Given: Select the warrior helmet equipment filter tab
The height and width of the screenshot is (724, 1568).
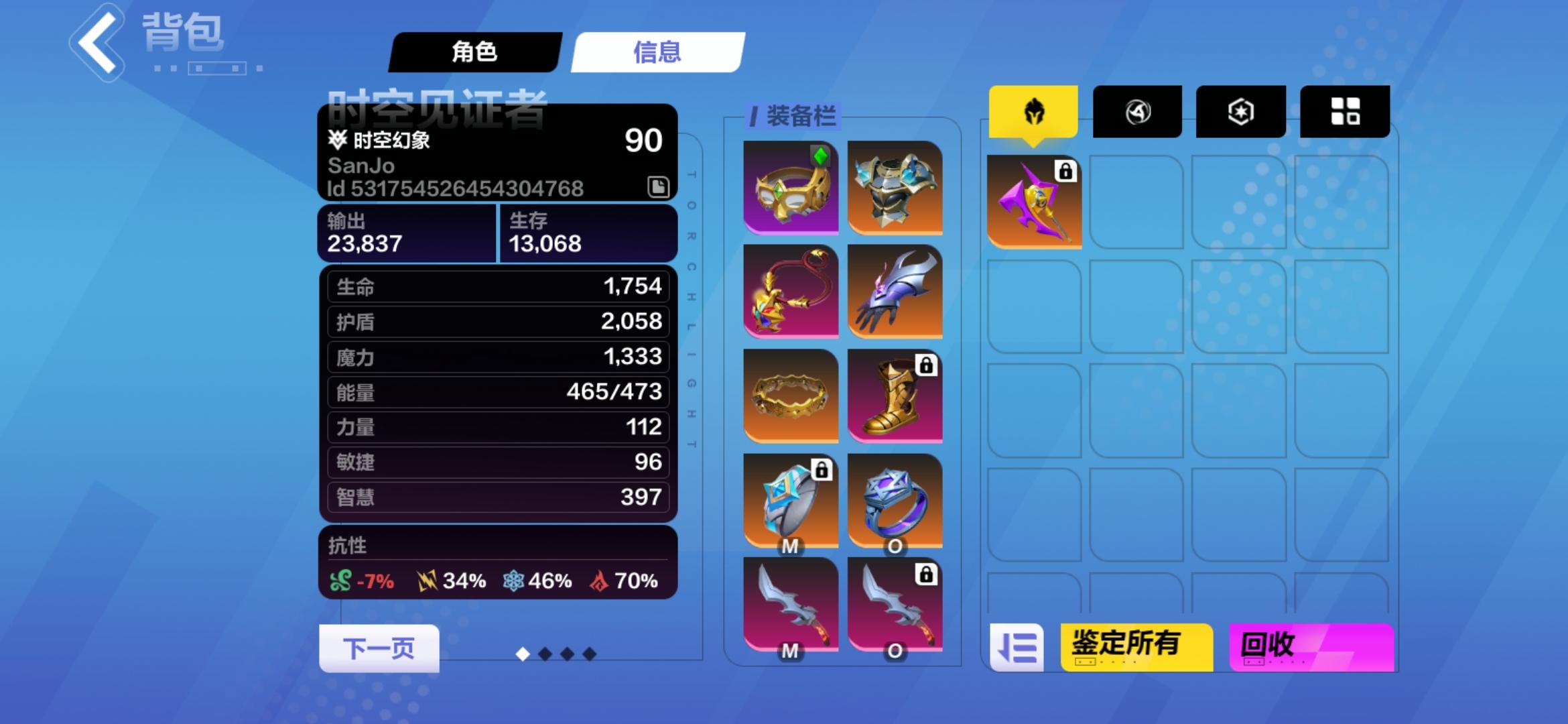Looking at the screenshot, I should [x=1032, y=111].
